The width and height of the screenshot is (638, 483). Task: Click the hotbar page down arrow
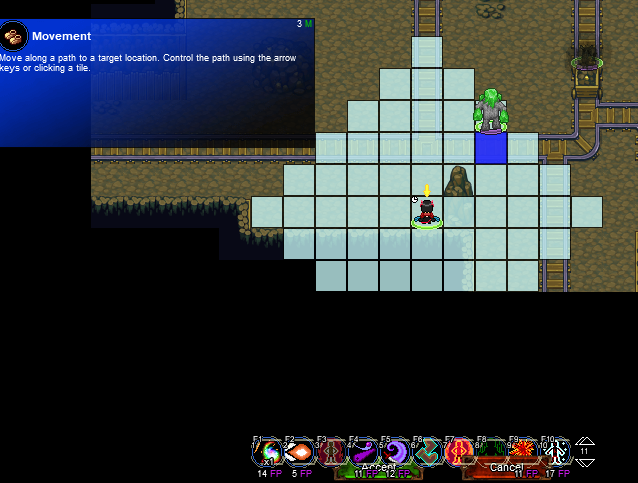tap(585, 461)
